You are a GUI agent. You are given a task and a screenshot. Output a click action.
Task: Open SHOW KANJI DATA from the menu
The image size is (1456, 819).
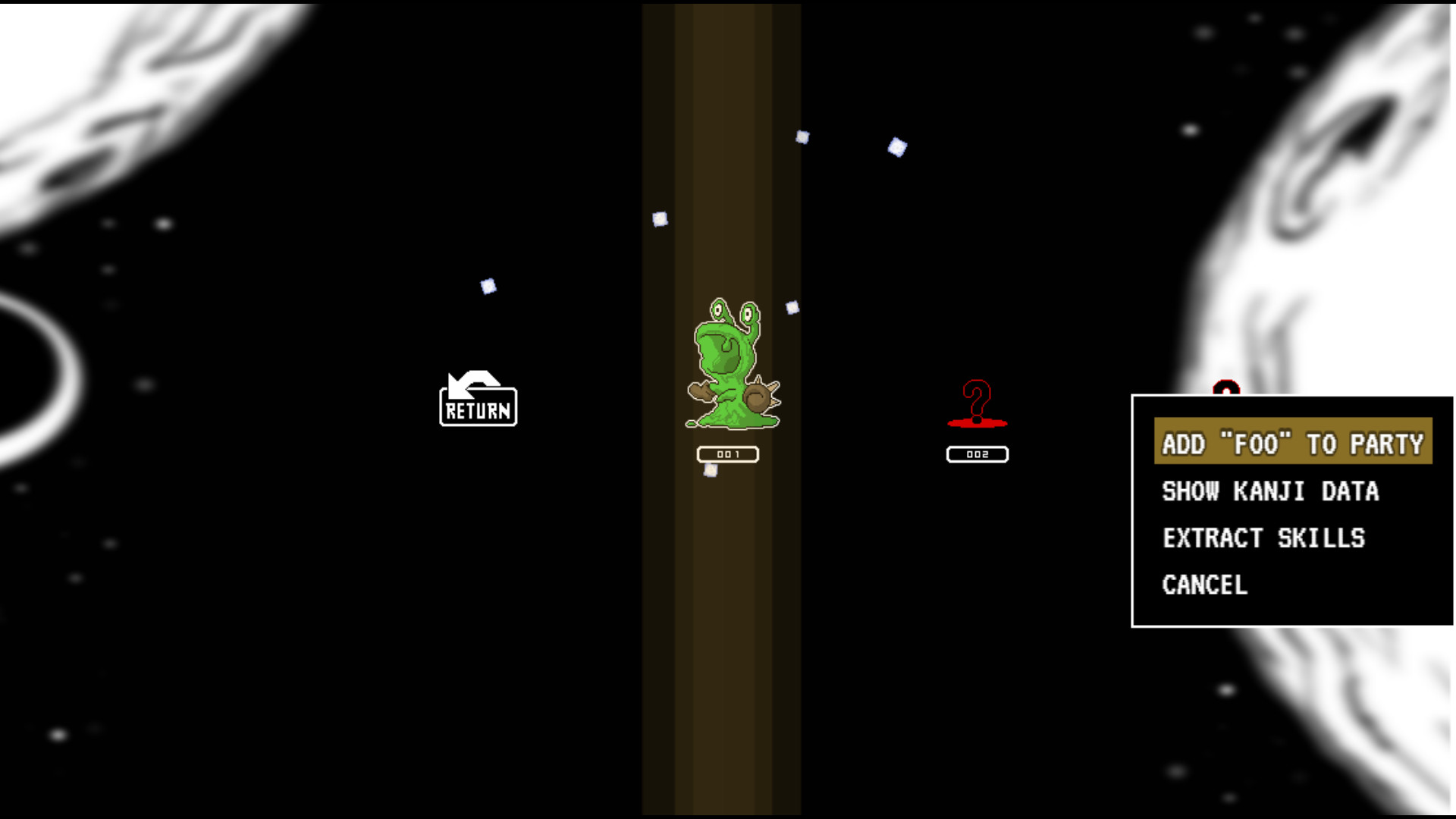[1271, 491]
